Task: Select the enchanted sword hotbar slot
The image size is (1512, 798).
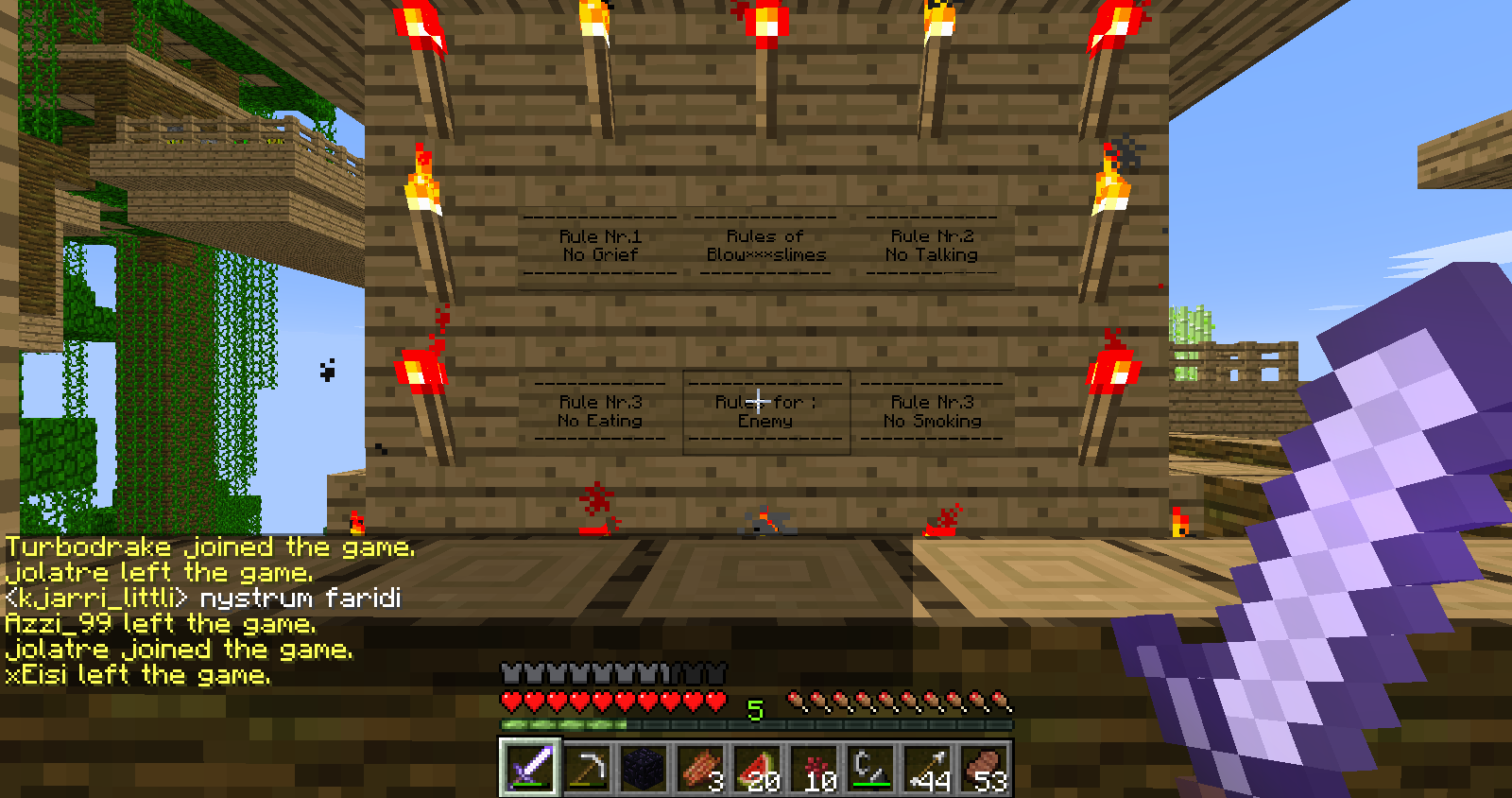Action: click(x=530, y=767)
